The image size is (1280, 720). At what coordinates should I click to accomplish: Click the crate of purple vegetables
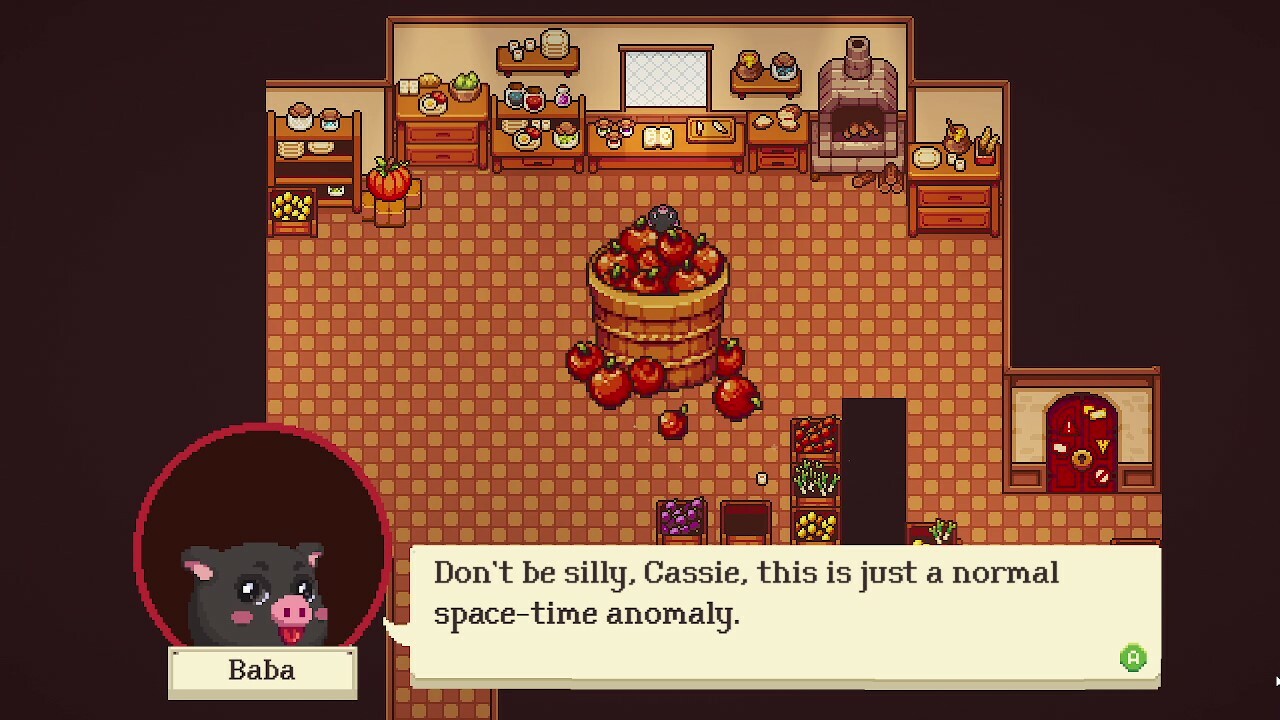point(683,518)
